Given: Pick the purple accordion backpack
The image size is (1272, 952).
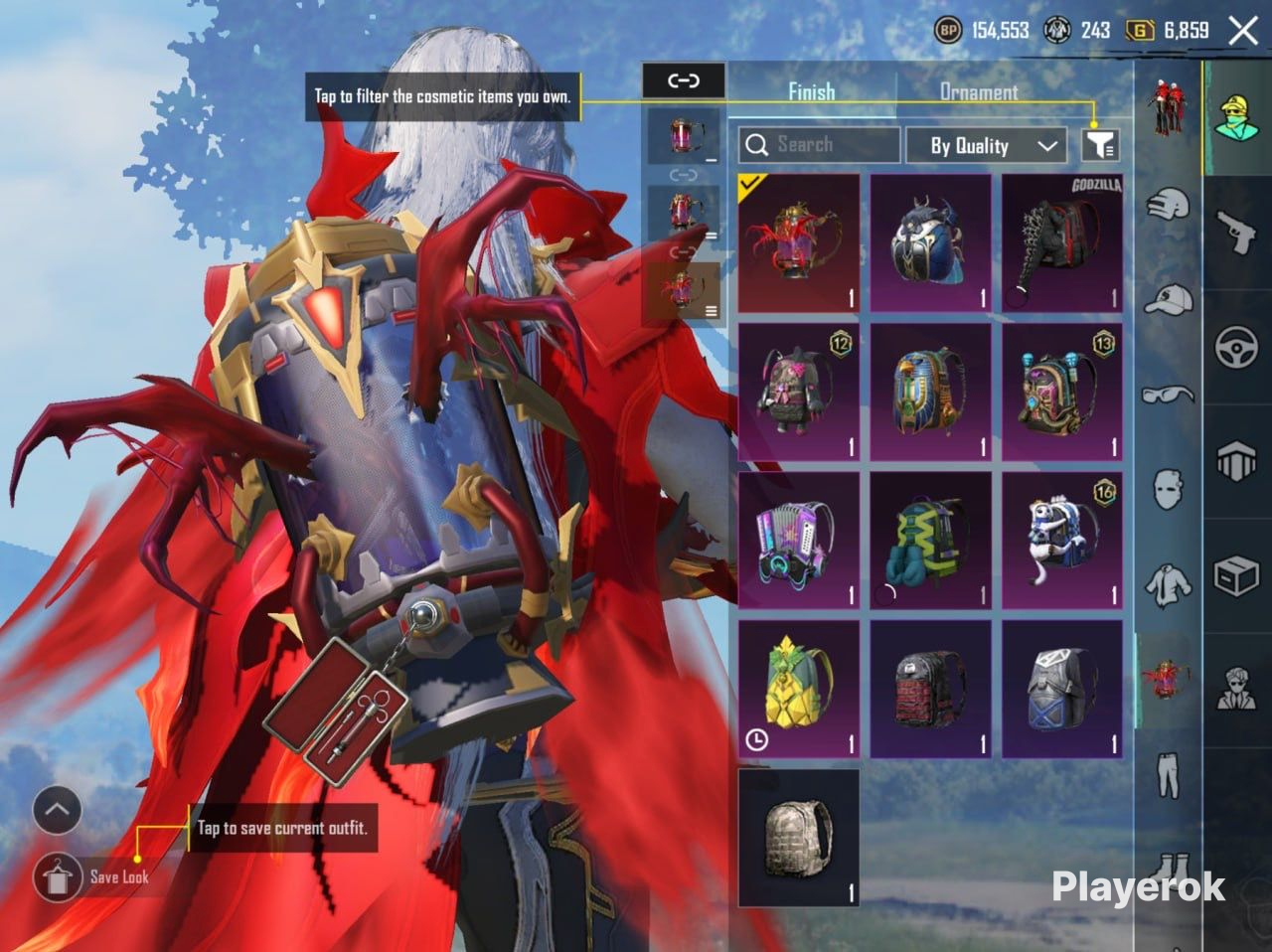Looking at the screenshot, I should pyautogui.click(x=799, y=541).
